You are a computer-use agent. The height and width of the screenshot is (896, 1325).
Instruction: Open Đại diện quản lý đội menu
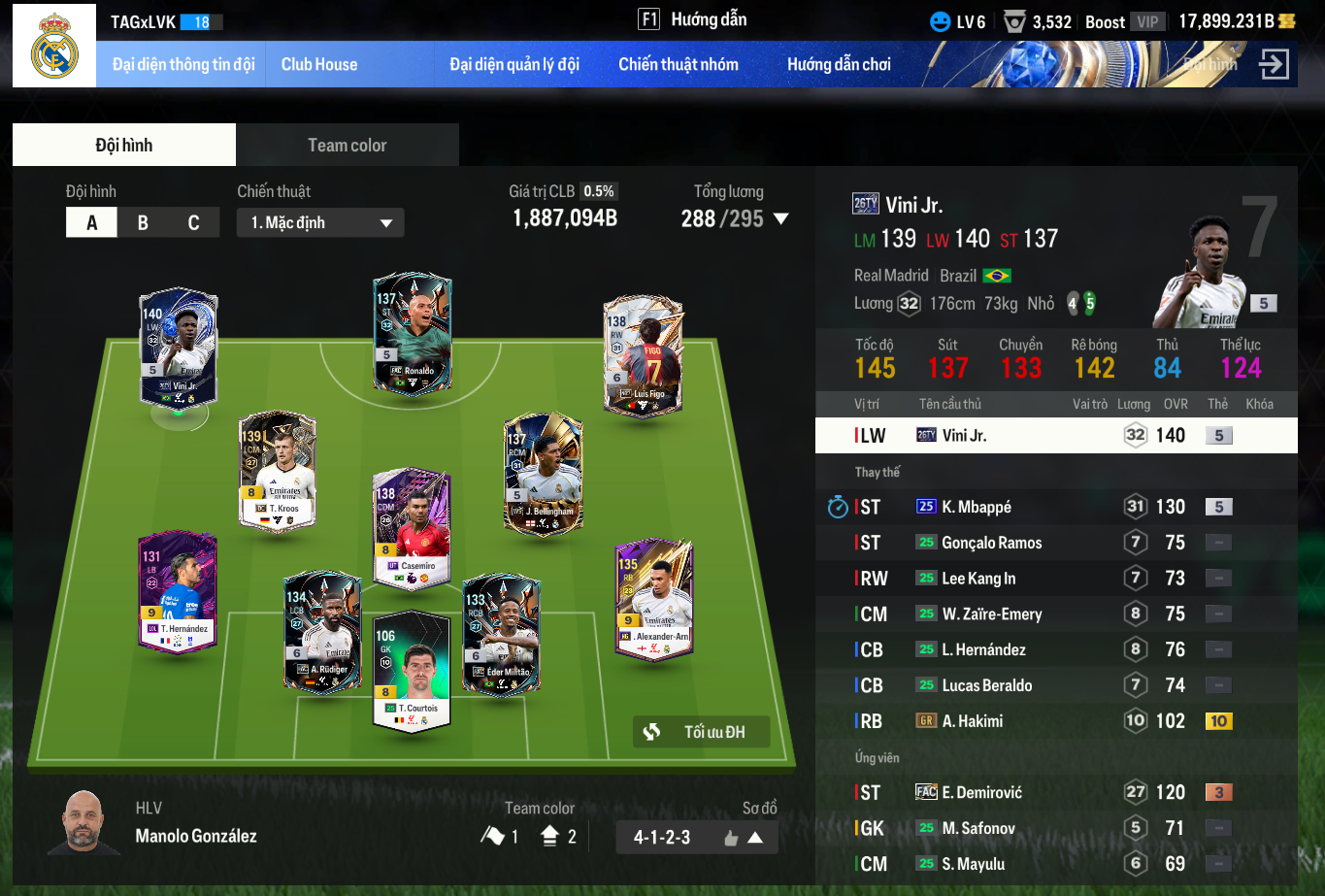click(x=514, y=65)
